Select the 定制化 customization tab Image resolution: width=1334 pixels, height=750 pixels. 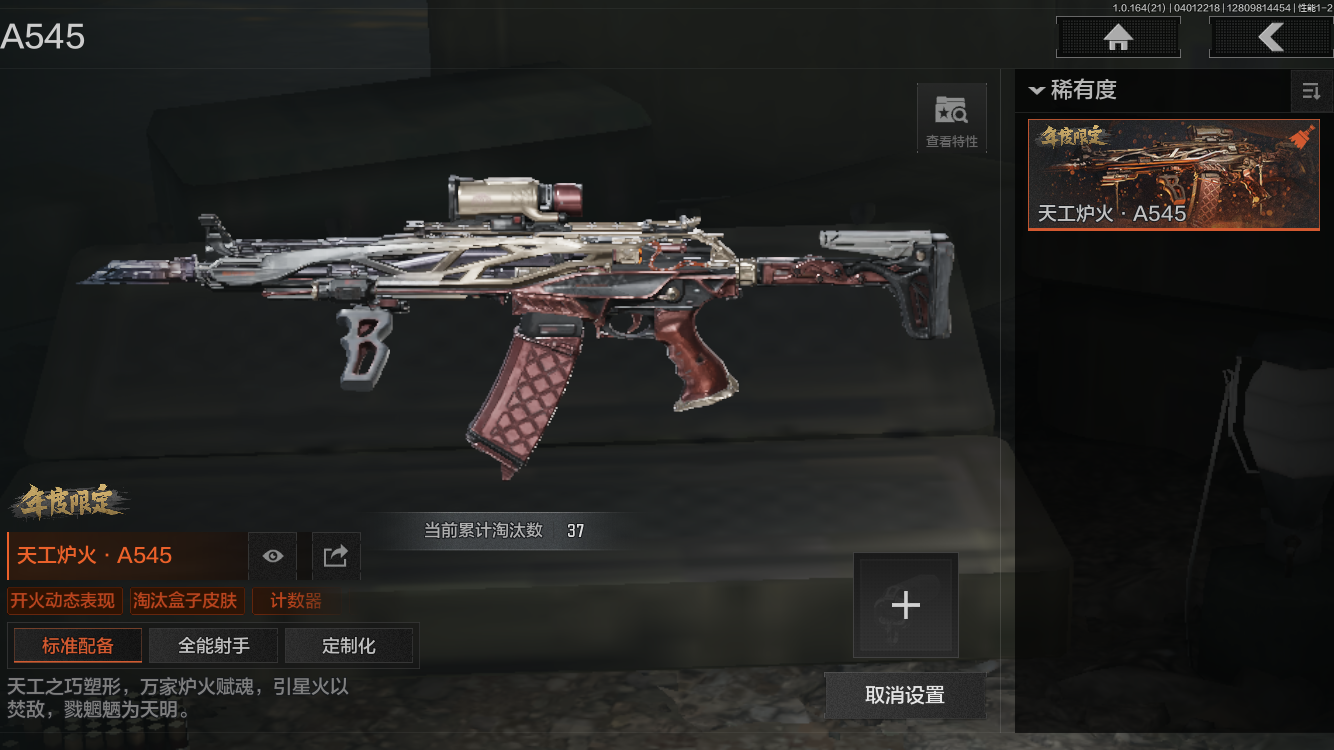click(349, 646)
